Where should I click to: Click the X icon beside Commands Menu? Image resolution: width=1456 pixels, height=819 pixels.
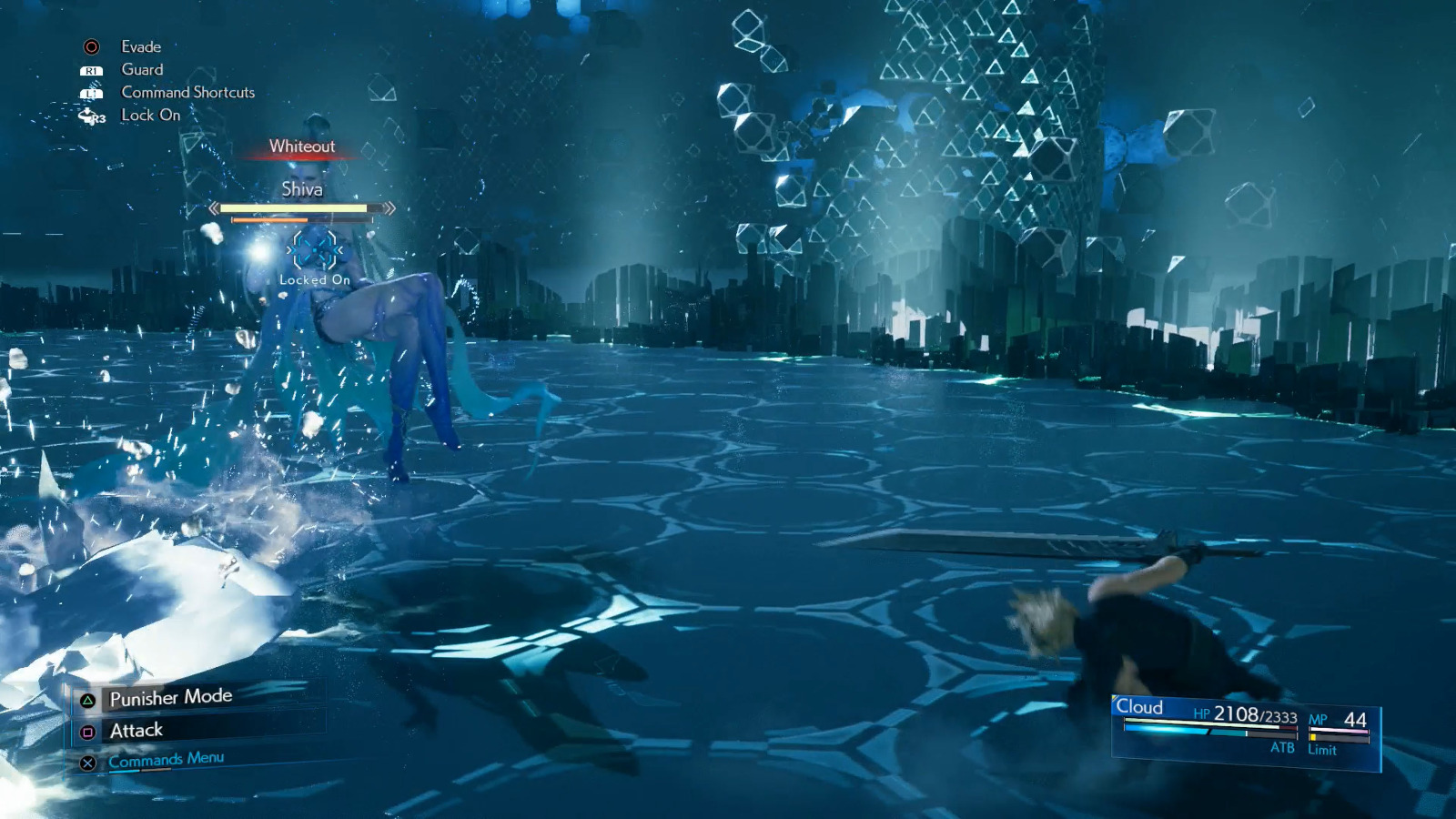click(x=87, y=763)
